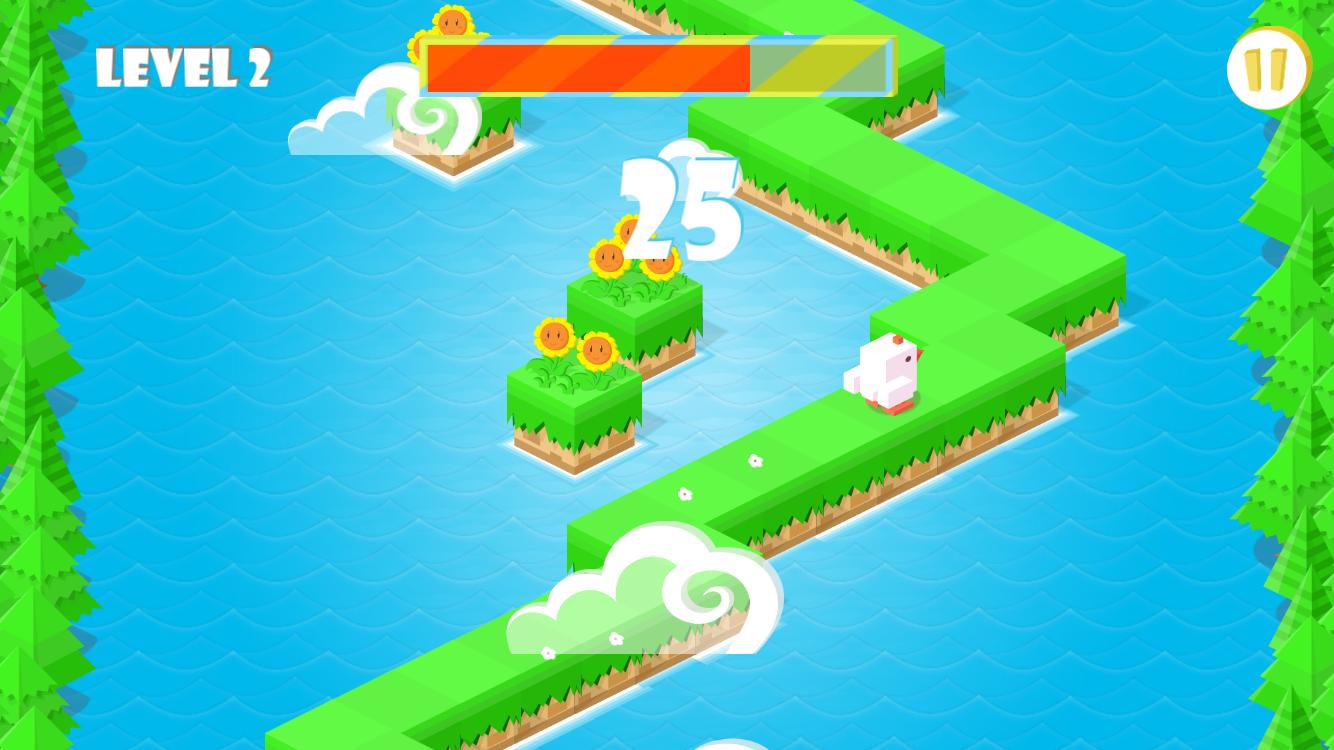
Task: Tap the score number 25
Action: [x=678, y=208]
